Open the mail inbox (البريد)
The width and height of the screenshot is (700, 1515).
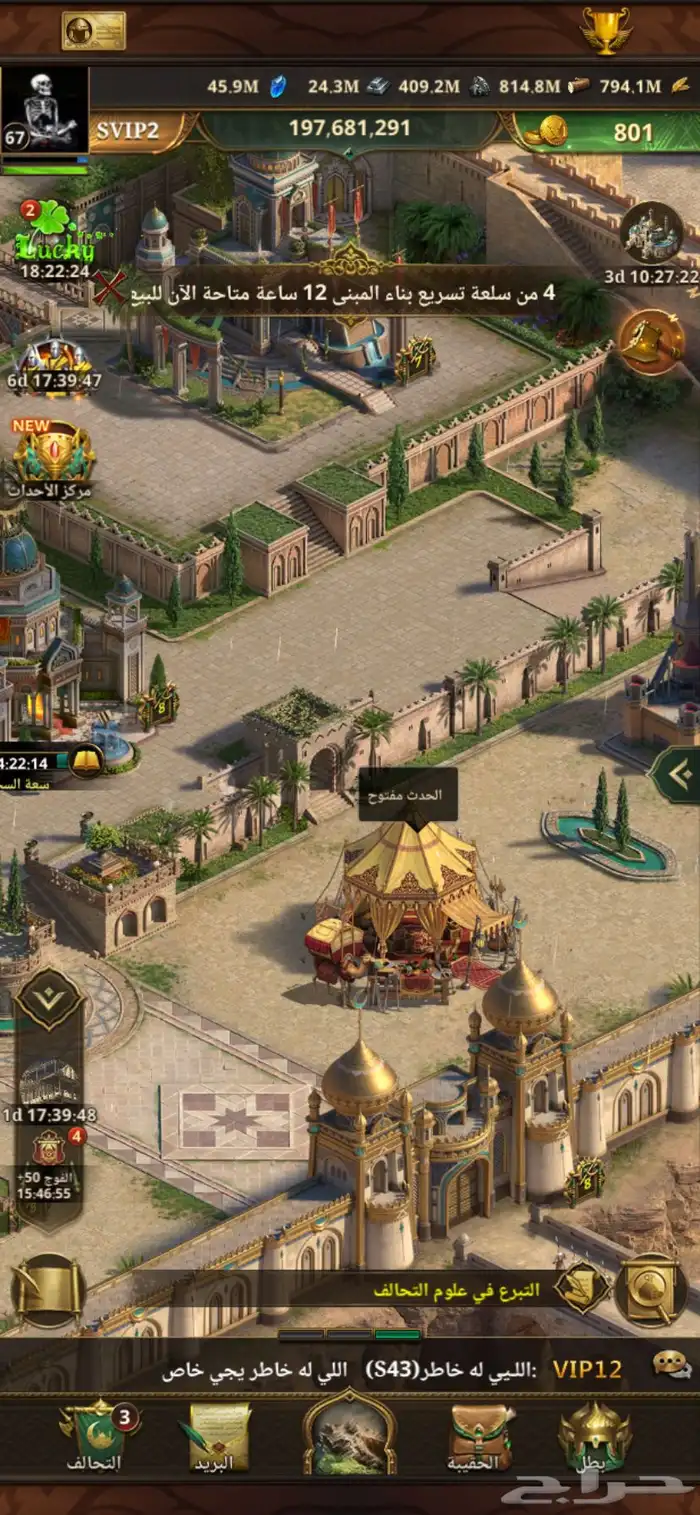click(216, 1436)
